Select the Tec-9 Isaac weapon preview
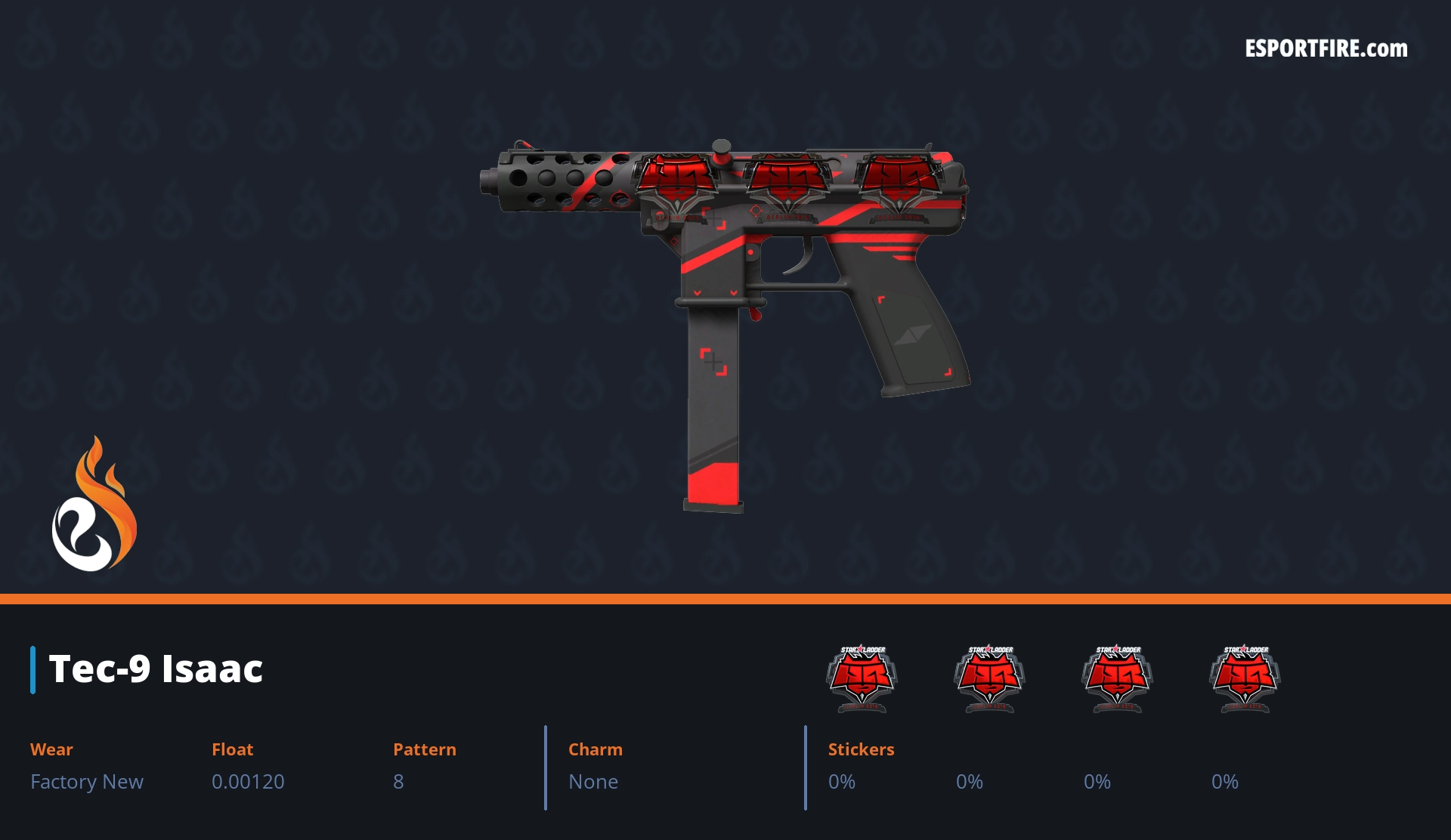Screen dimensions: 1451x840 pyautogui.click(x=725, y=302)
